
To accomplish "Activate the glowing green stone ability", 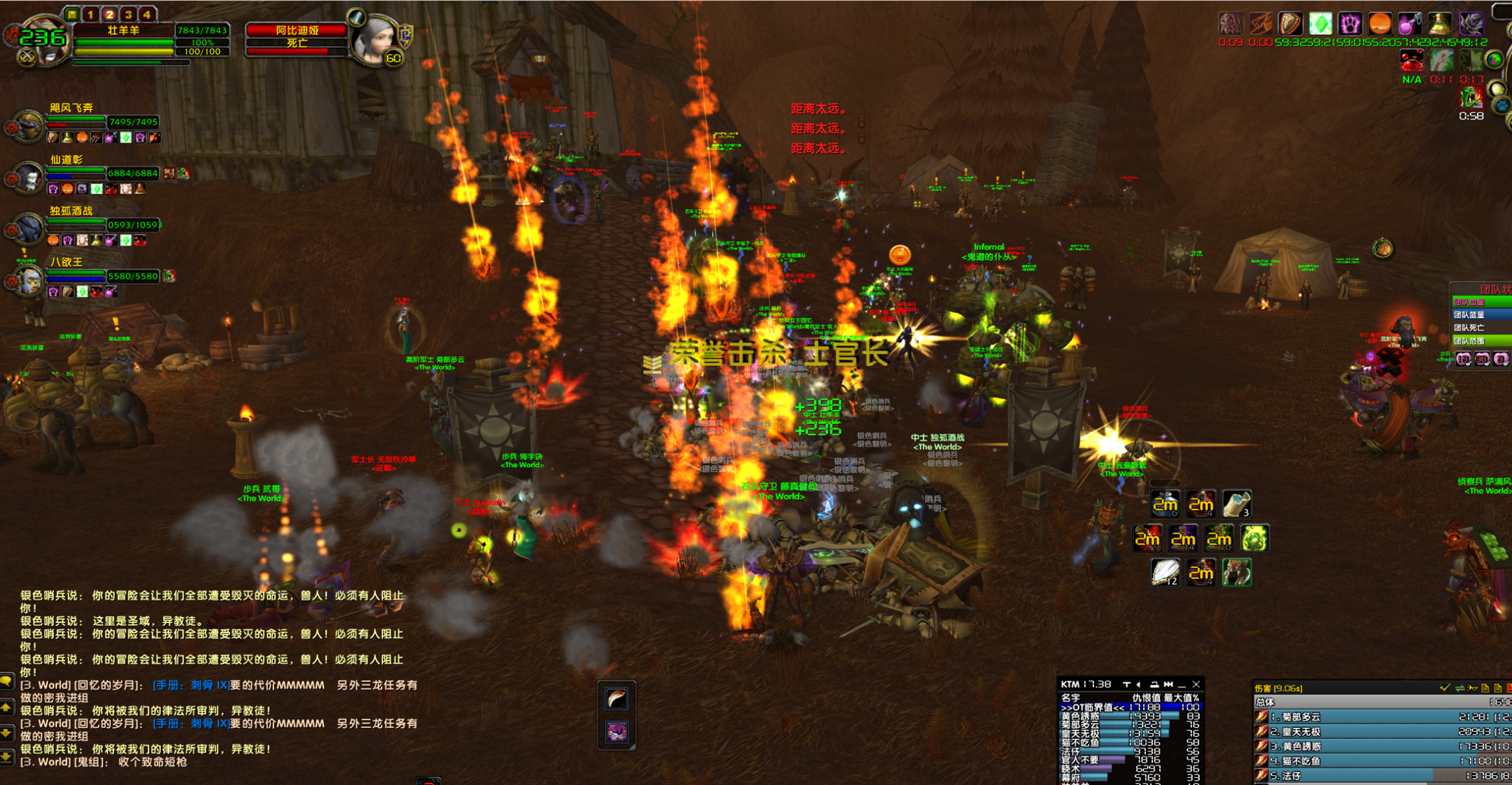I will click(1254, 538).
